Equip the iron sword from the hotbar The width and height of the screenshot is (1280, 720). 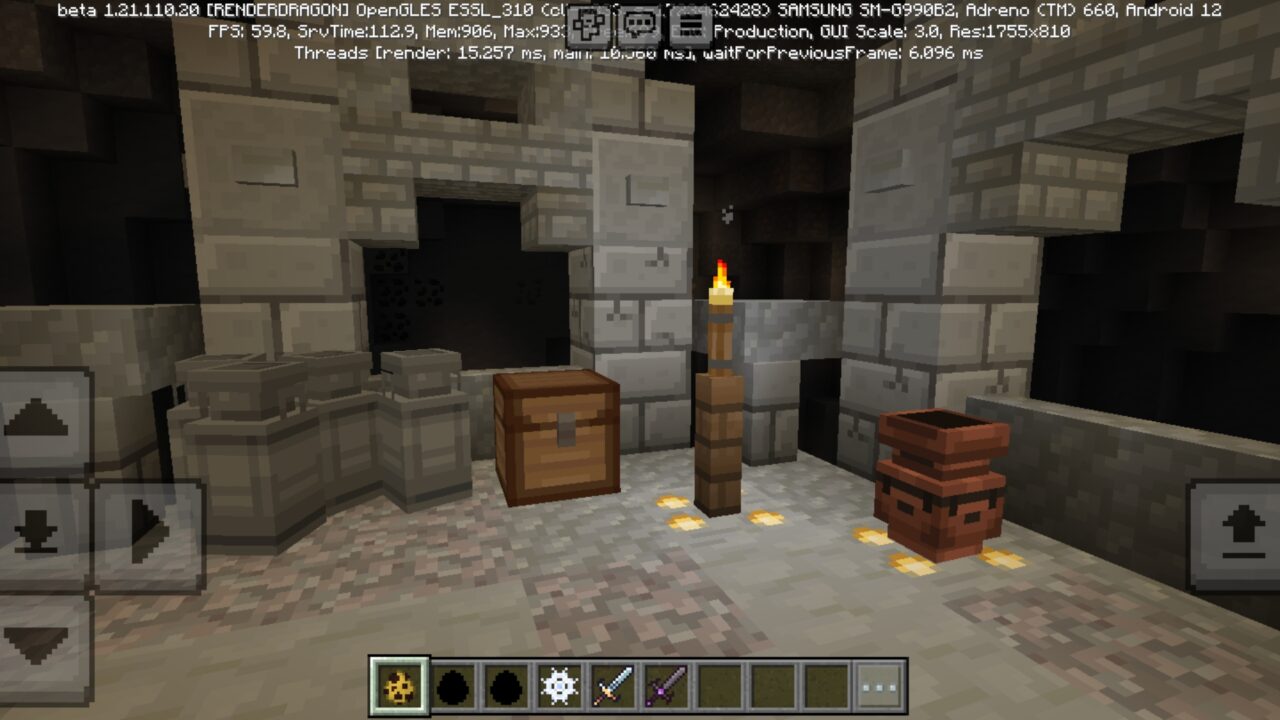pos(614,685)
